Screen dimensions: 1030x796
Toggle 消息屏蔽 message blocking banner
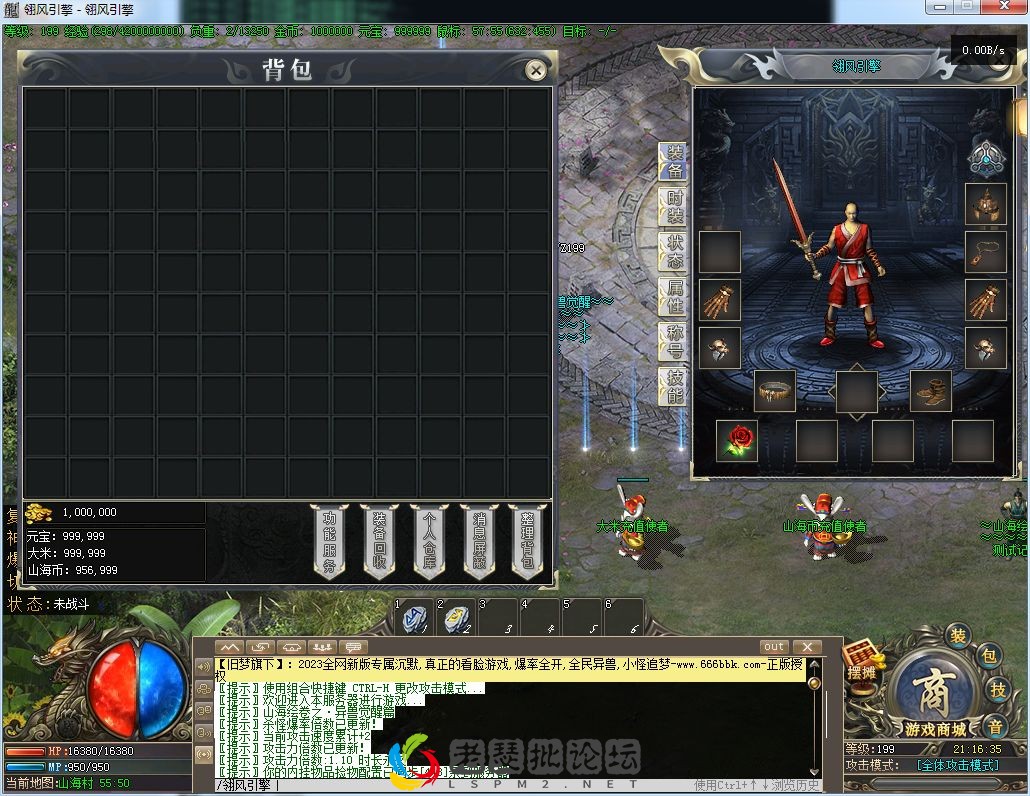pyautogui.click(x=480, y=540)
